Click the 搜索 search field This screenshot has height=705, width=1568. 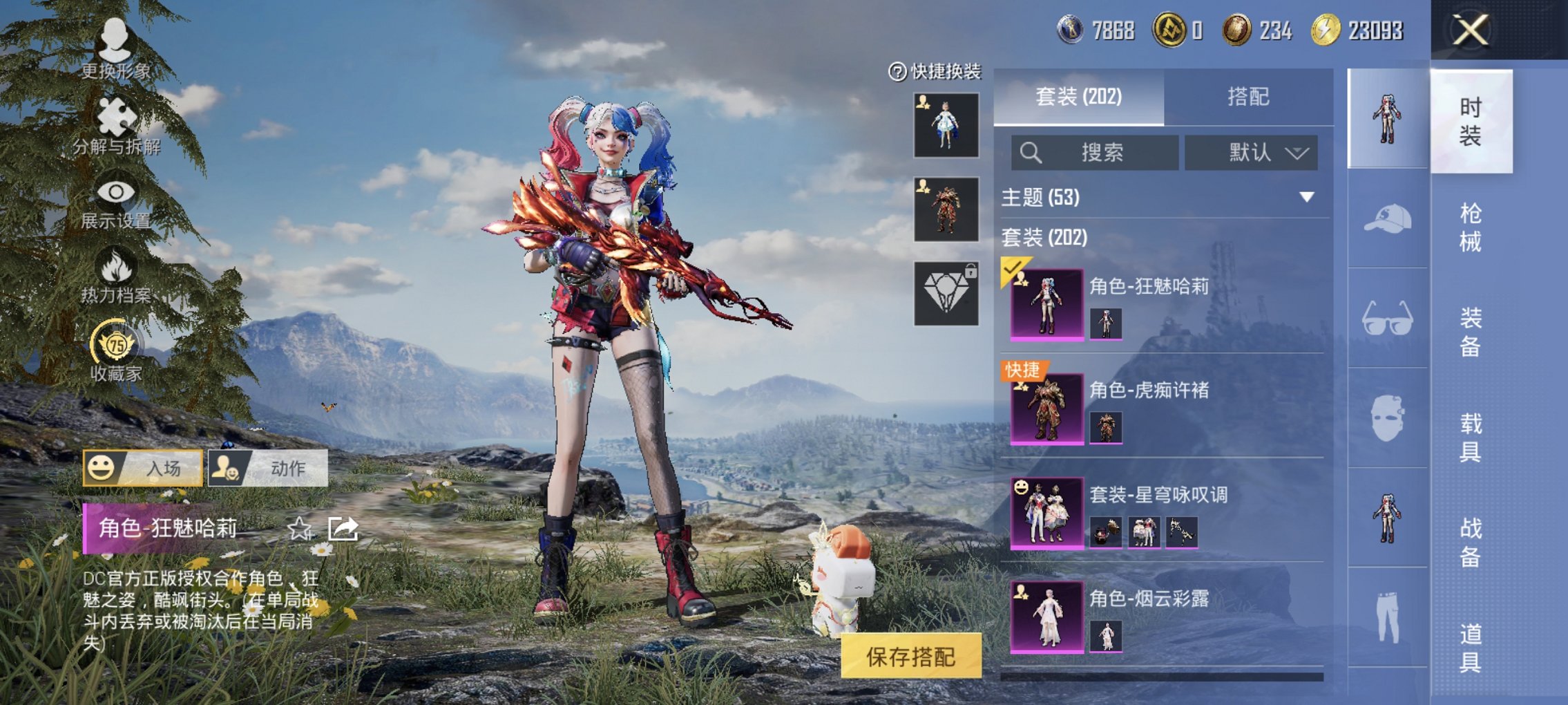tap(1095, 153)
